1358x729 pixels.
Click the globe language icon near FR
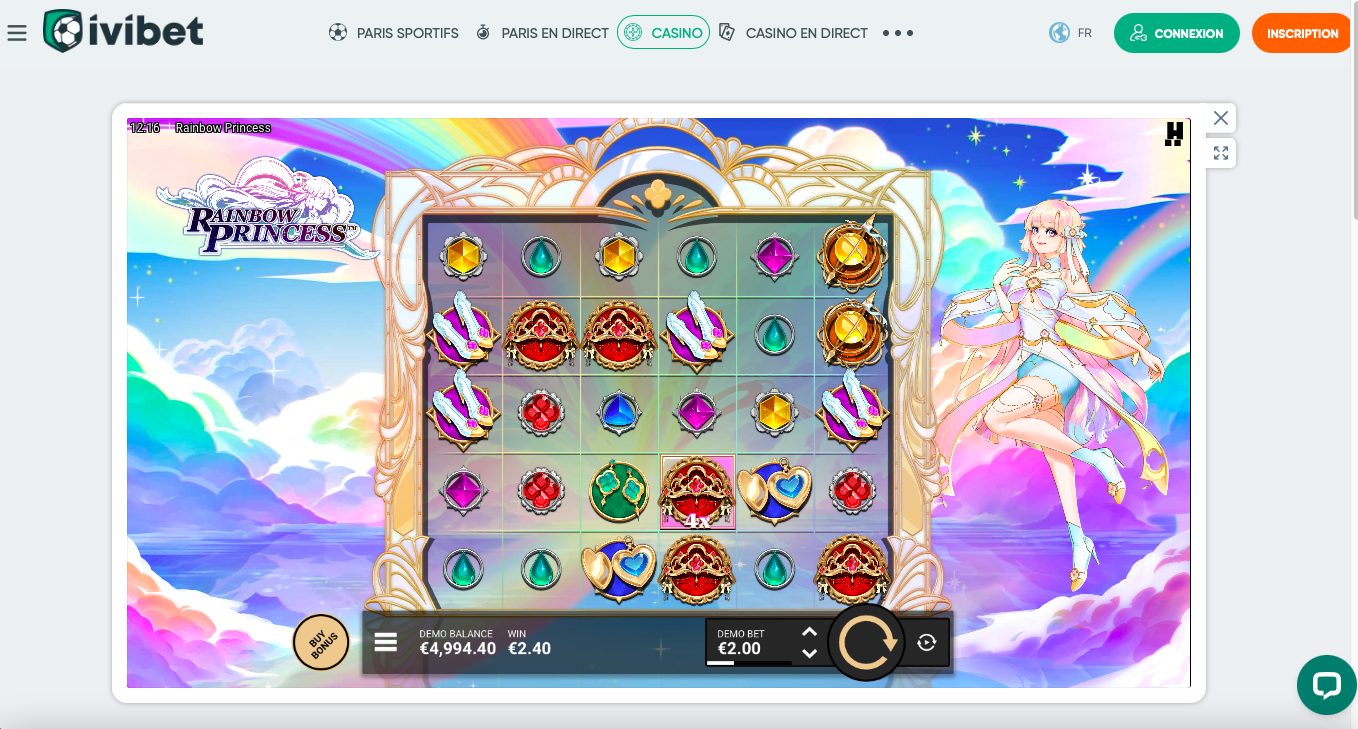(x=1058, y=32)
